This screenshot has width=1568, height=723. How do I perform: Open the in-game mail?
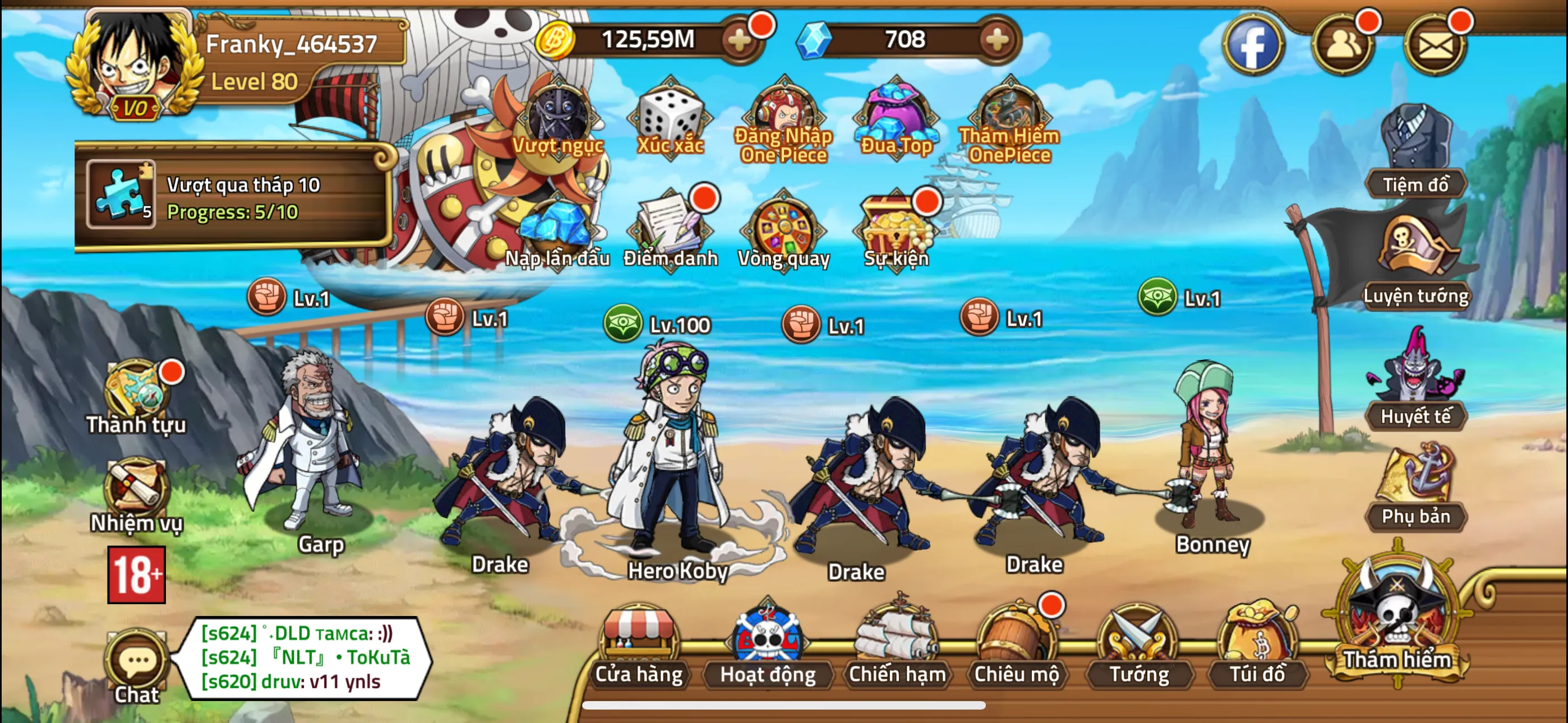(x=1433, y=44)
